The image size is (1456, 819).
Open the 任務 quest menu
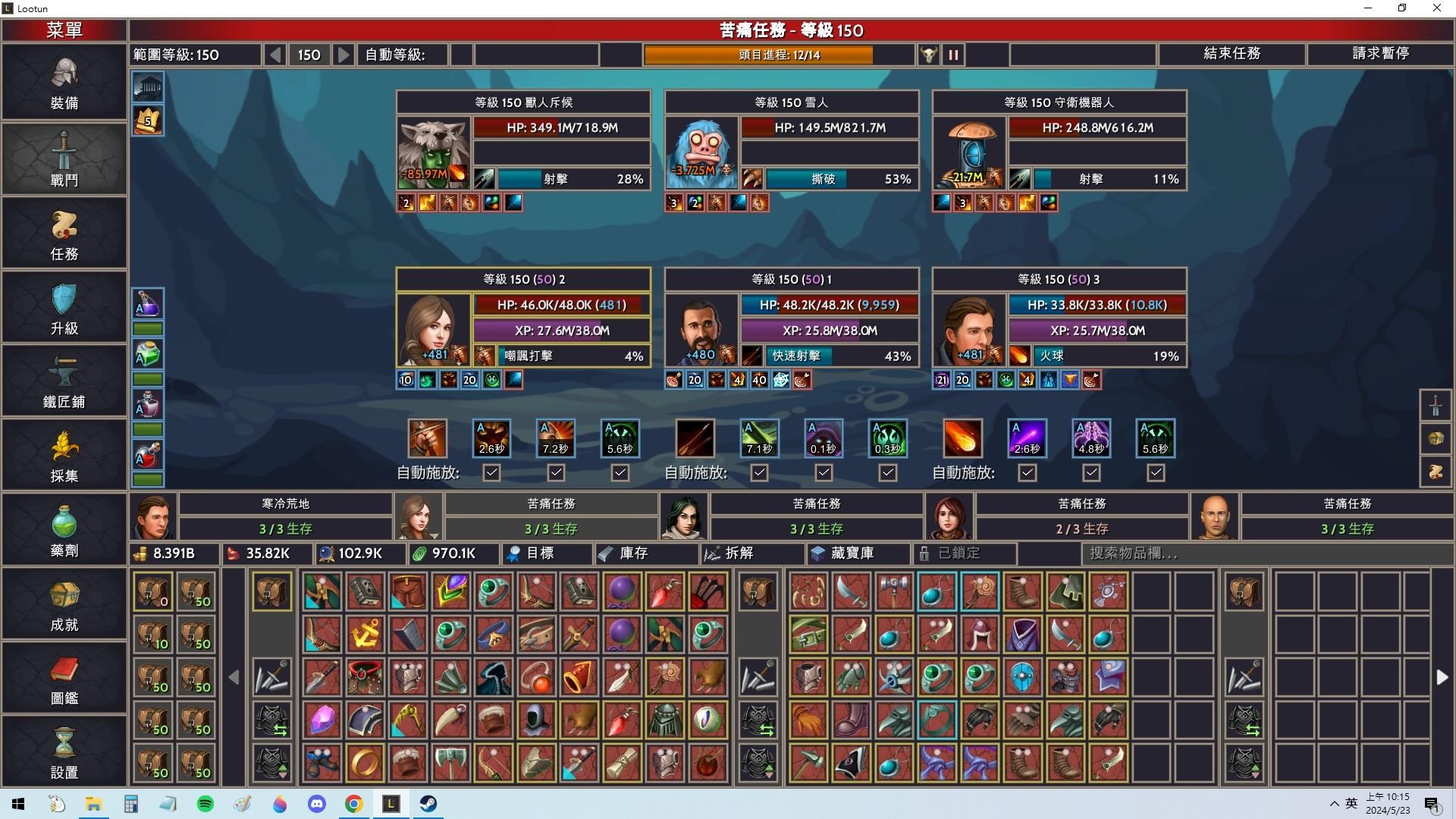pyautogui.click(x=64, y=234)
